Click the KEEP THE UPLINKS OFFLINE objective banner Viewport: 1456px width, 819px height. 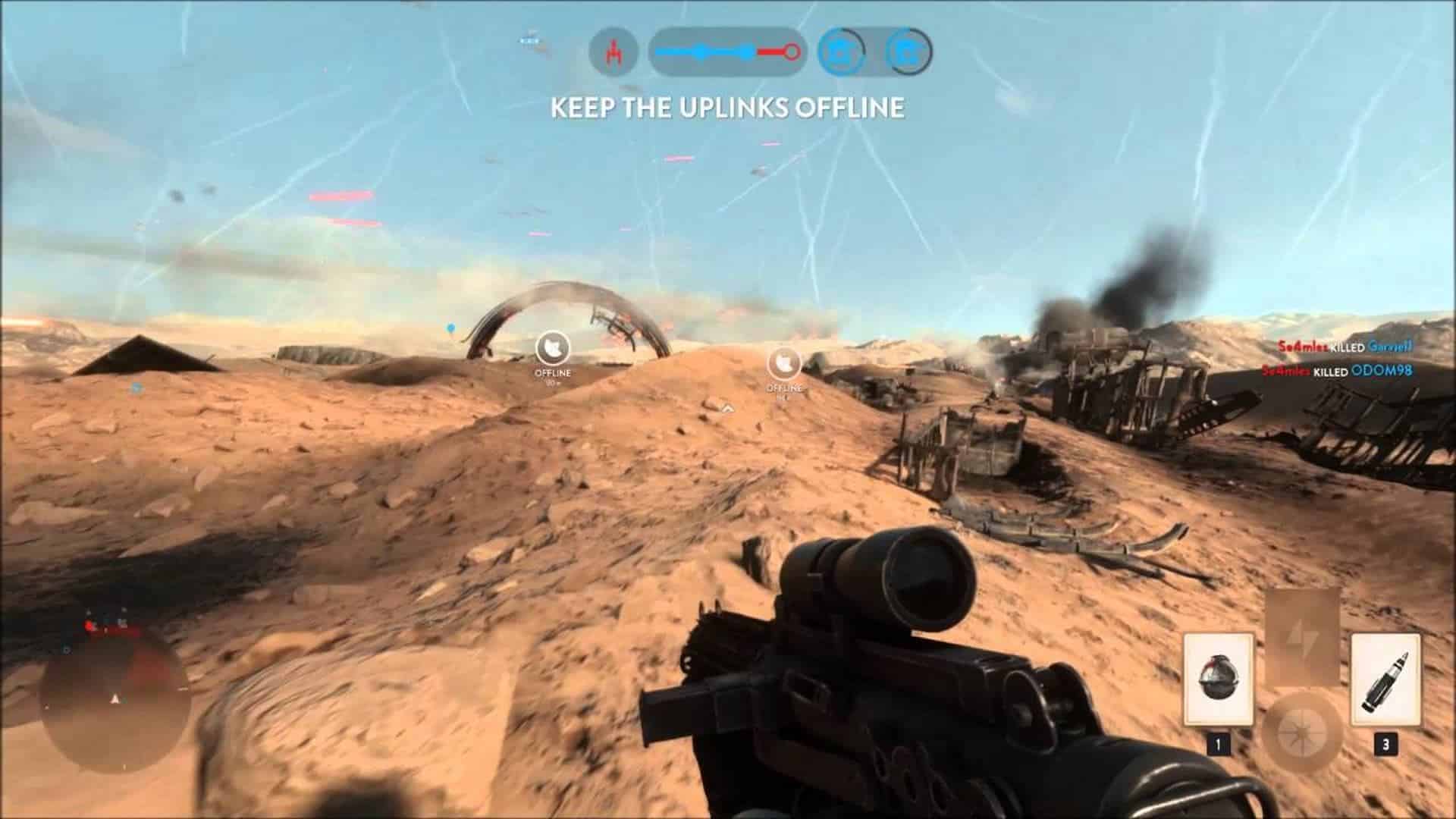coord(726,108)
